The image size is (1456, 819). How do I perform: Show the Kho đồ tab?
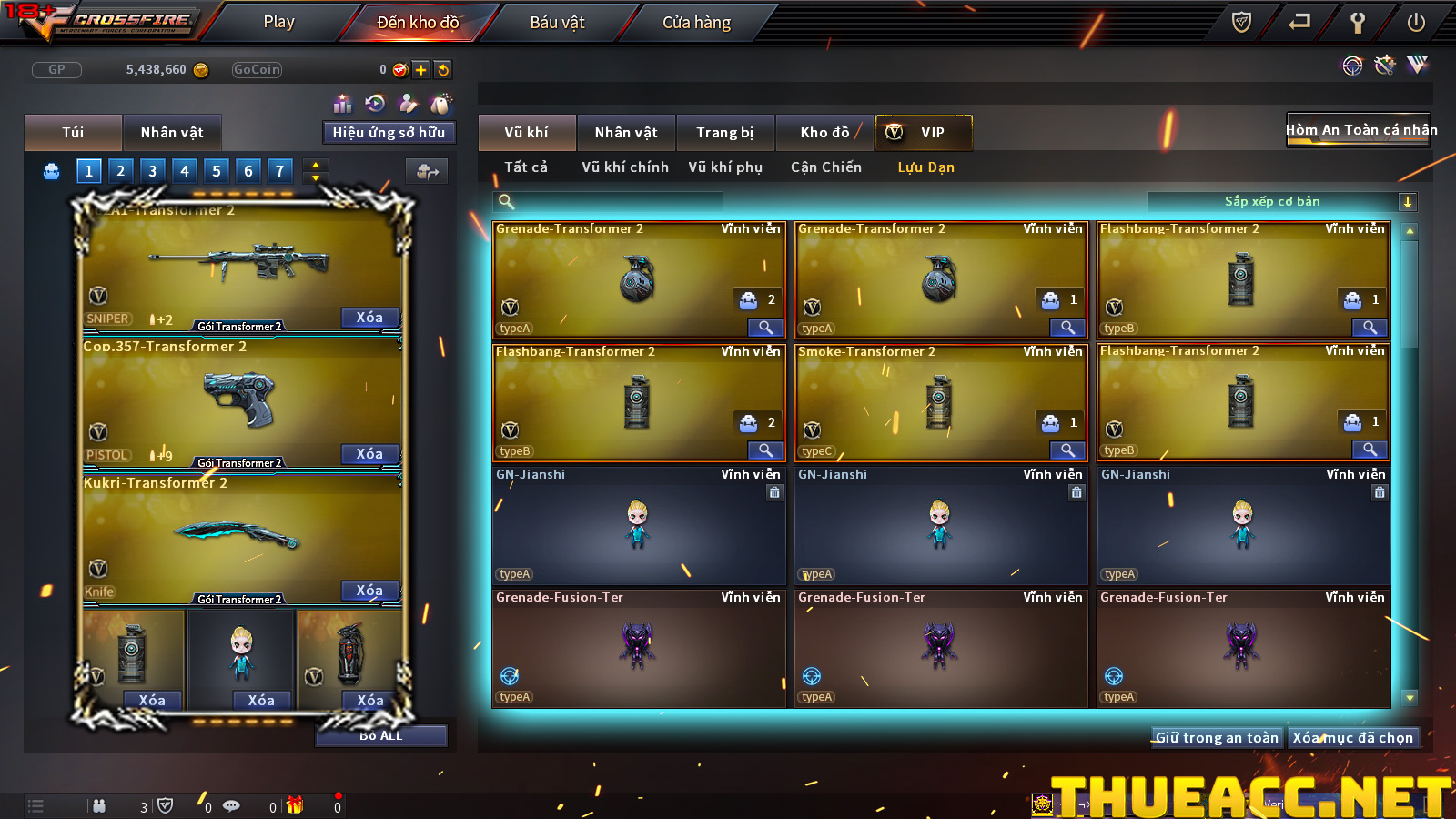824,133
